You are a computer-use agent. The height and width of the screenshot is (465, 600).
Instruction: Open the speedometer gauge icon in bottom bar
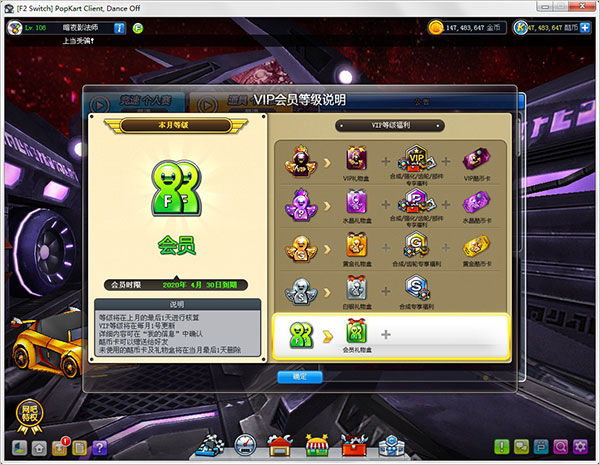click(244, 446)
